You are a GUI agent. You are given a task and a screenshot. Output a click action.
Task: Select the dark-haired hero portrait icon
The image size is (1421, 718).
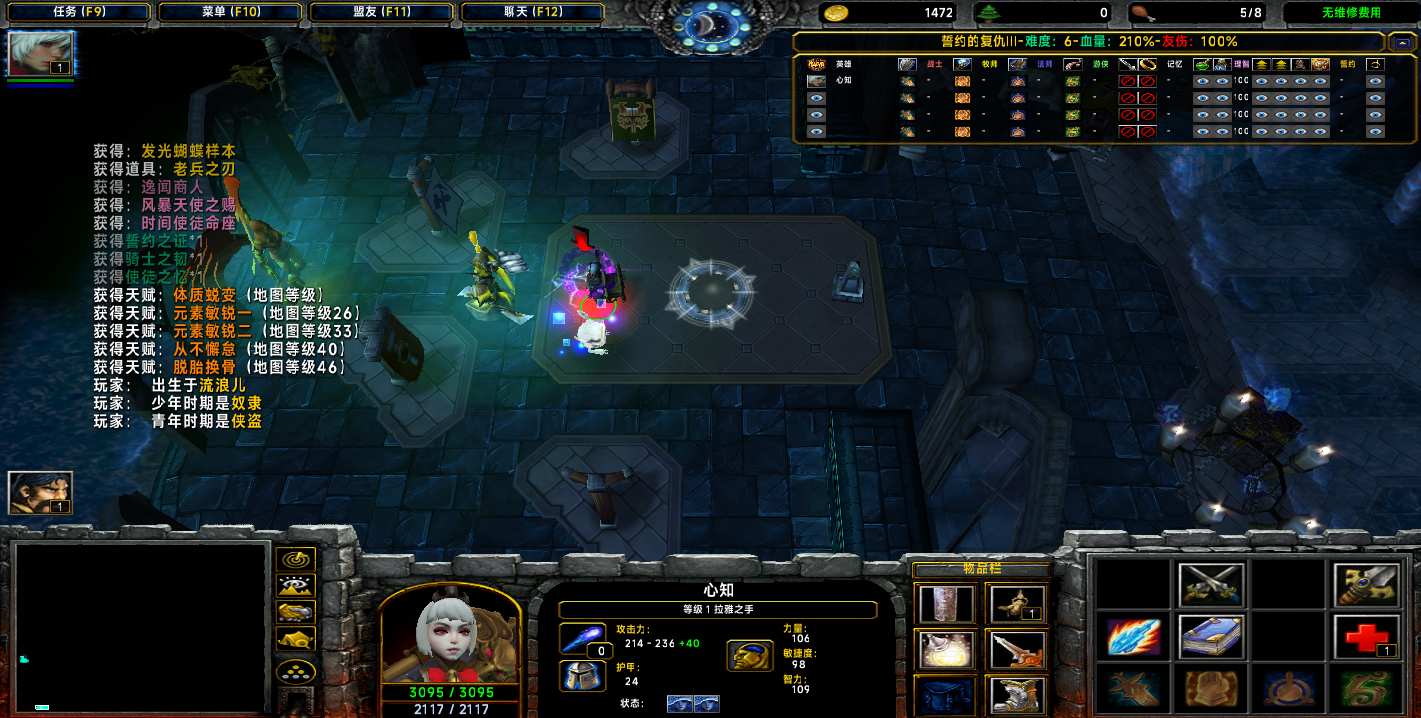tap(41, 492)
